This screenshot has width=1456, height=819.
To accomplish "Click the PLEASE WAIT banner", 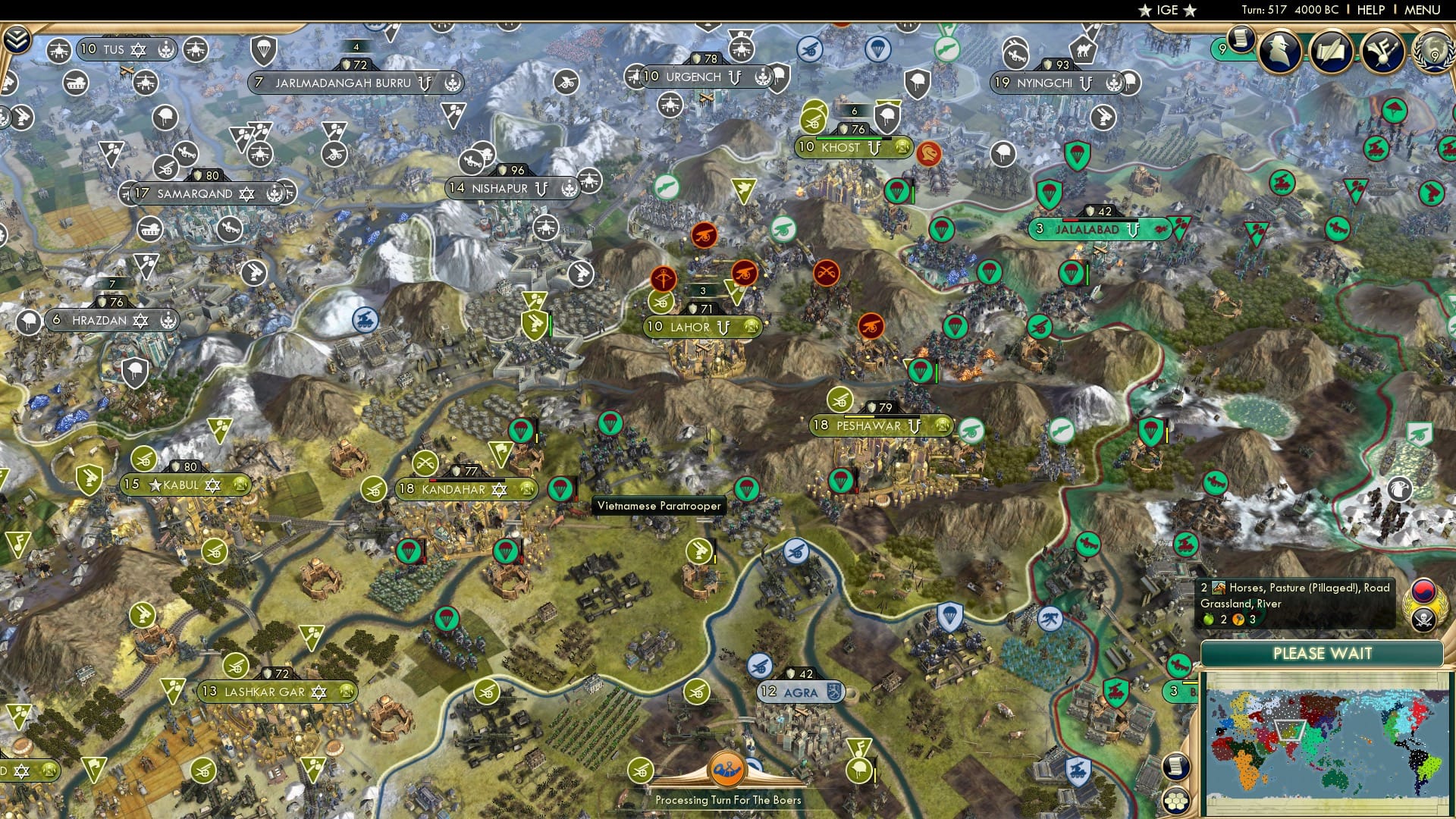I will 1323,653.
